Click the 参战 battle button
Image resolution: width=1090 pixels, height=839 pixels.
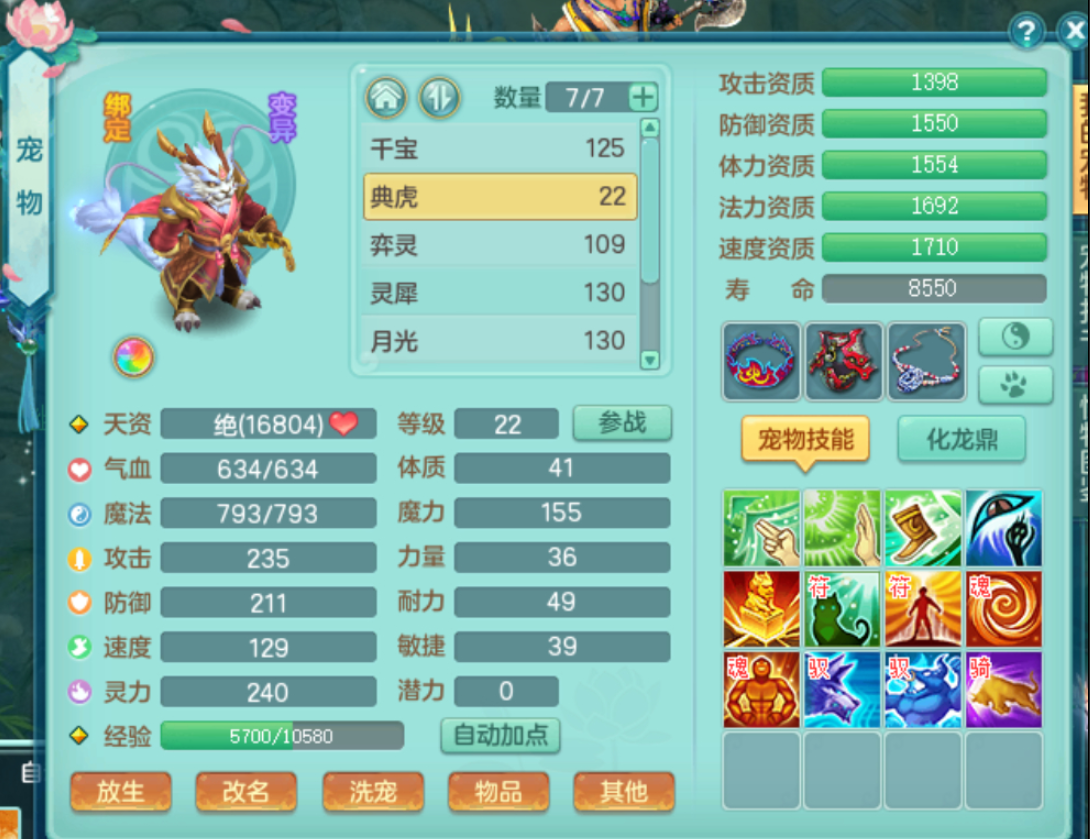tap(621, 423)
